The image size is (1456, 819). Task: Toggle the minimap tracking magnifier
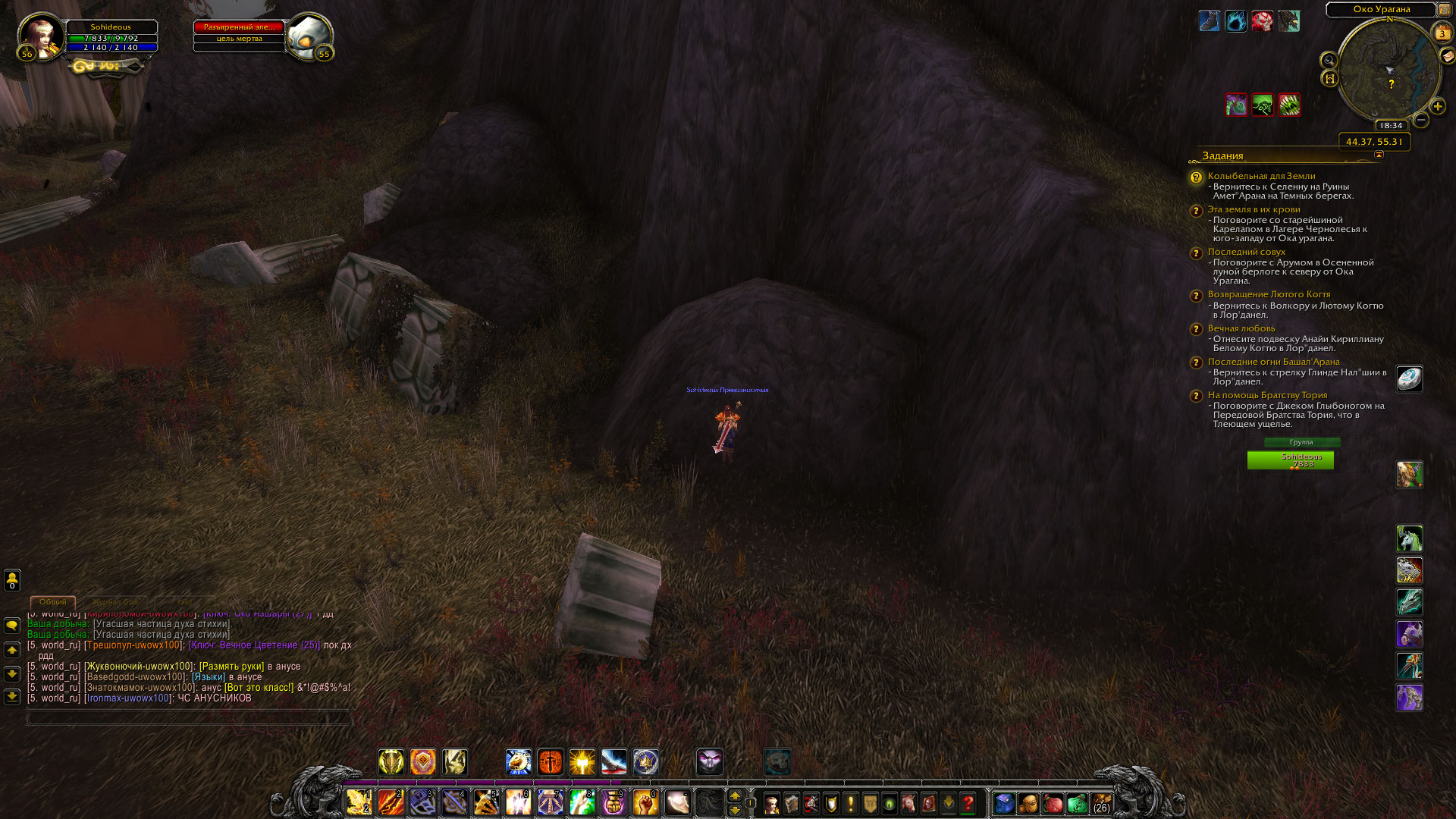1329,60
